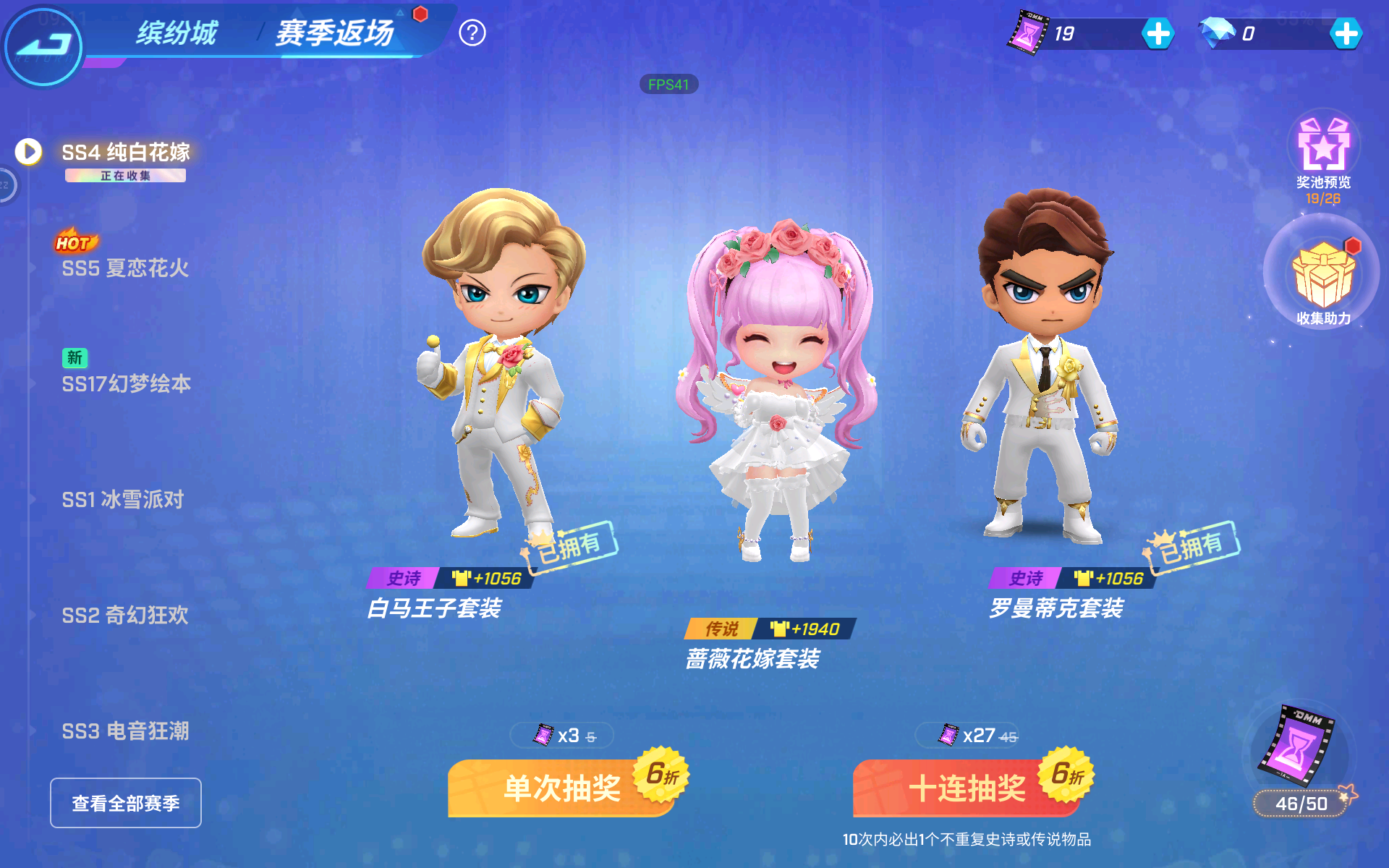The width and height of the screenshot is (1389, 868).
Task: Select the SS17 幻梦绘本 season entry
Action: click(124, 385)
